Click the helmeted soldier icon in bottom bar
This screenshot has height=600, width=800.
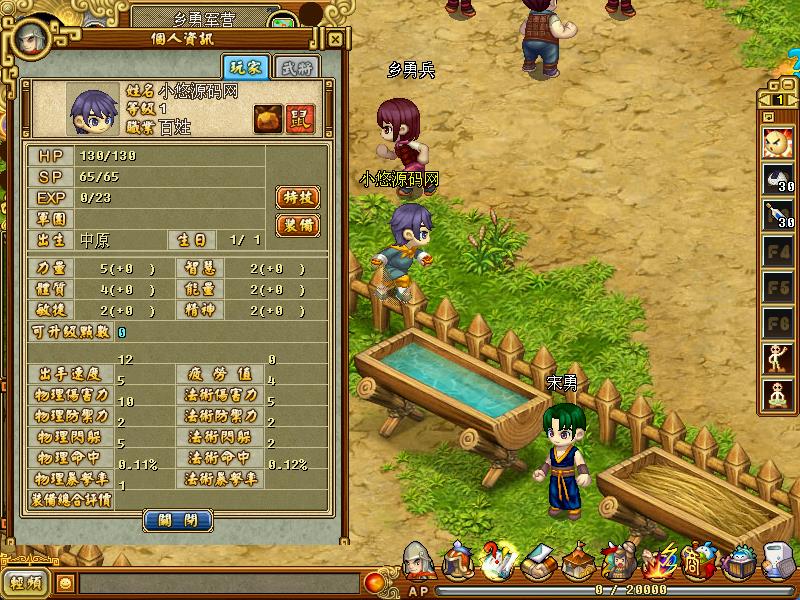click(x=418, y=561)
